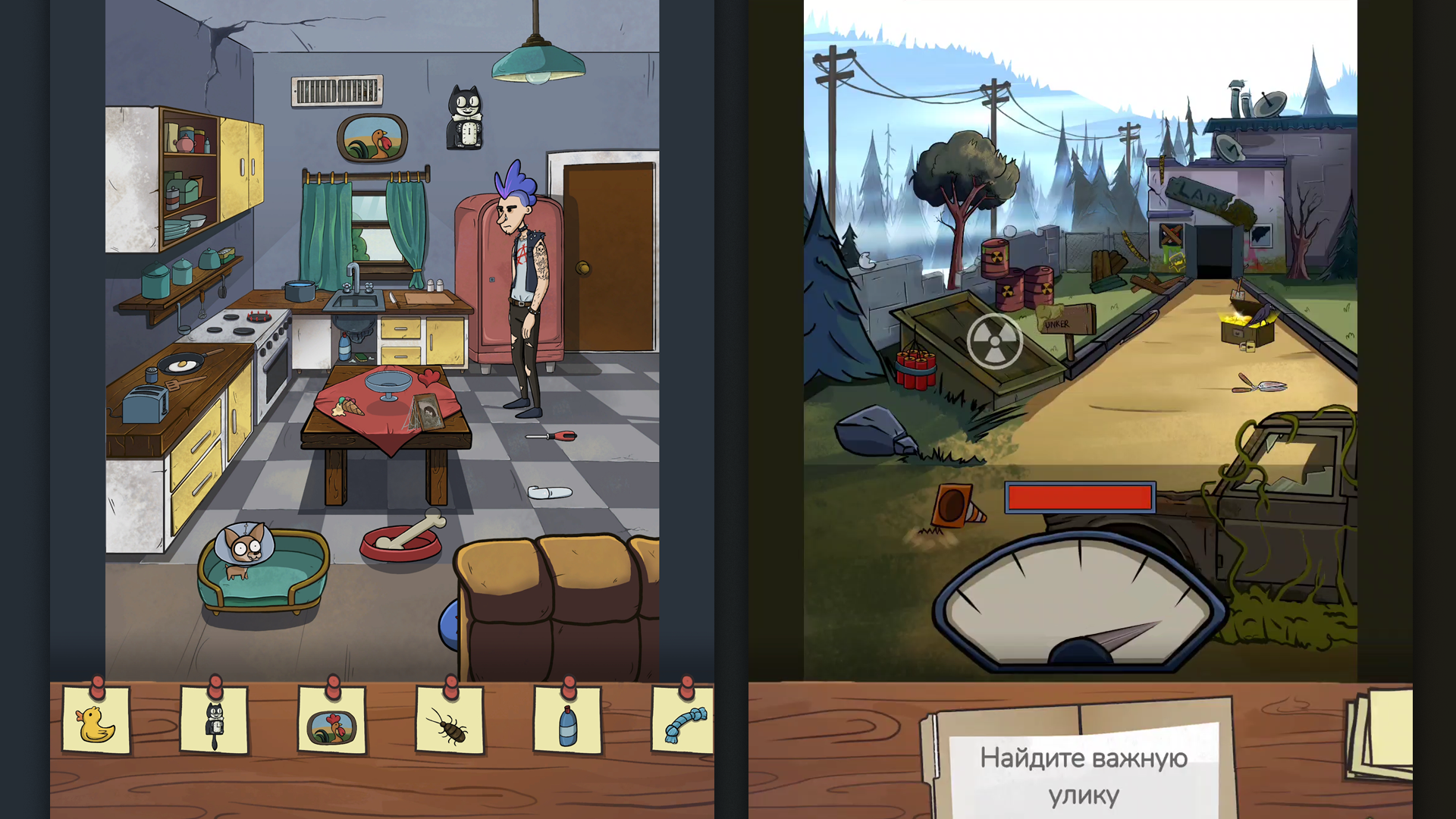Screen dimensions: 1456x819
Task: Click the red progress bar above the dosimeter
Action: (1080, 497)
